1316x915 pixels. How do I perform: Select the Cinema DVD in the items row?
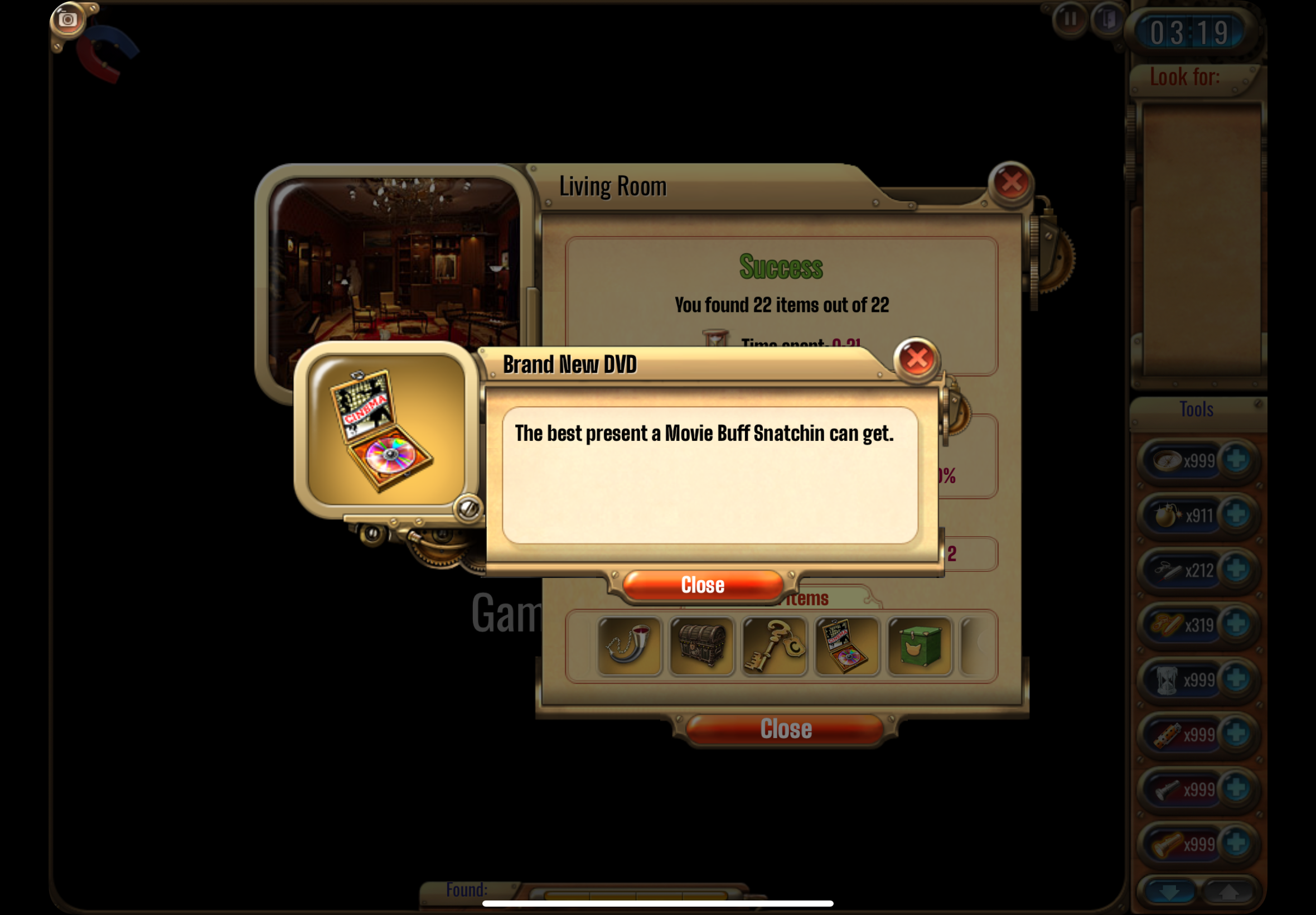tap(846, 646)
